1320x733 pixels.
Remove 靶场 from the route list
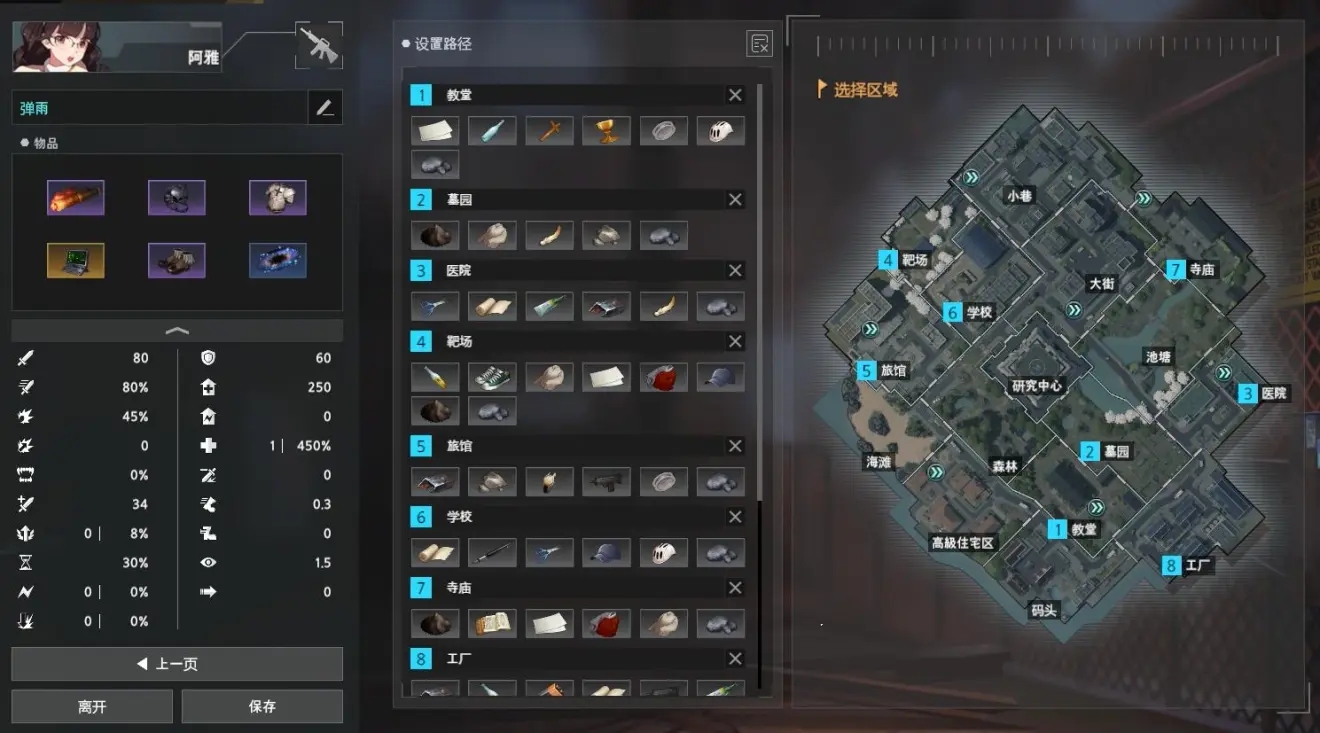click(x=735, y=342)
